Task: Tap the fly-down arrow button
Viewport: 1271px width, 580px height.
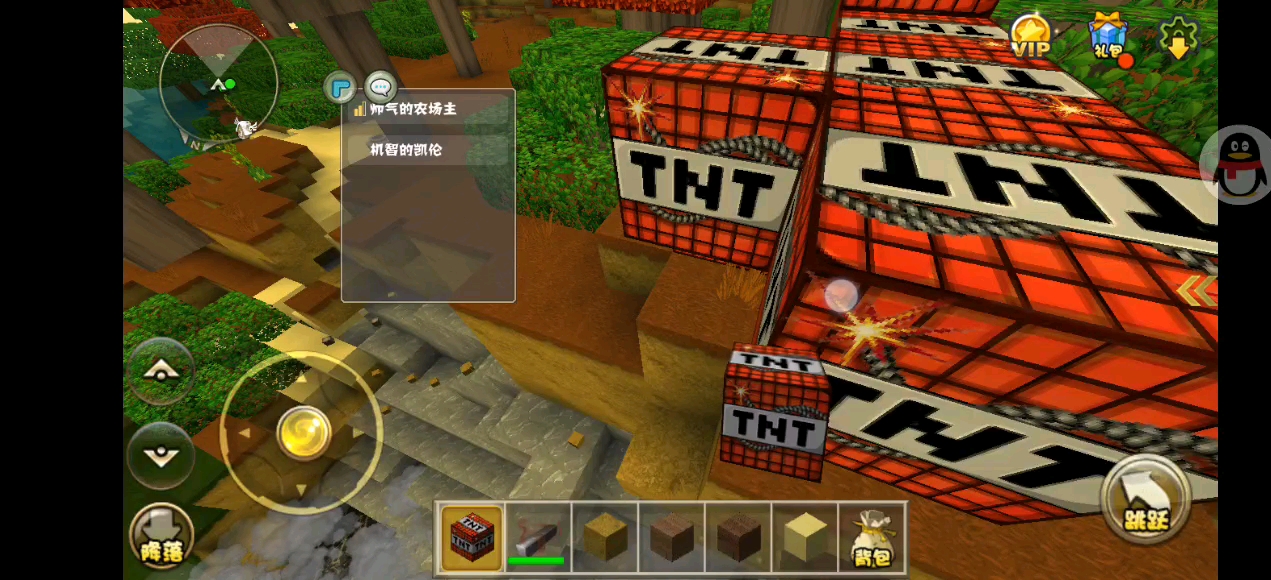Action: tap(160, 455)
